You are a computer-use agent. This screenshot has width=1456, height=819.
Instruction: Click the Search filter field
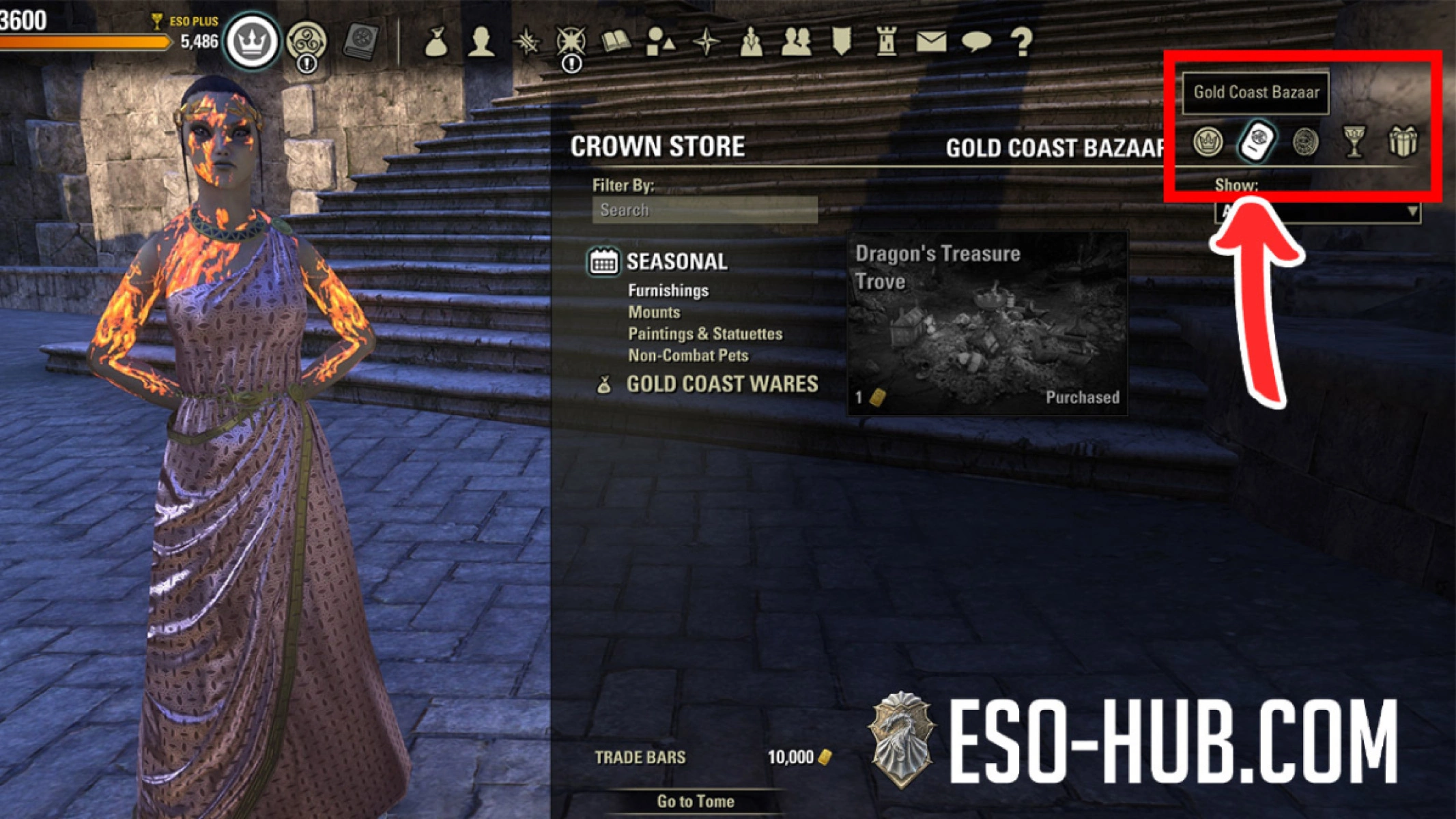703,210
